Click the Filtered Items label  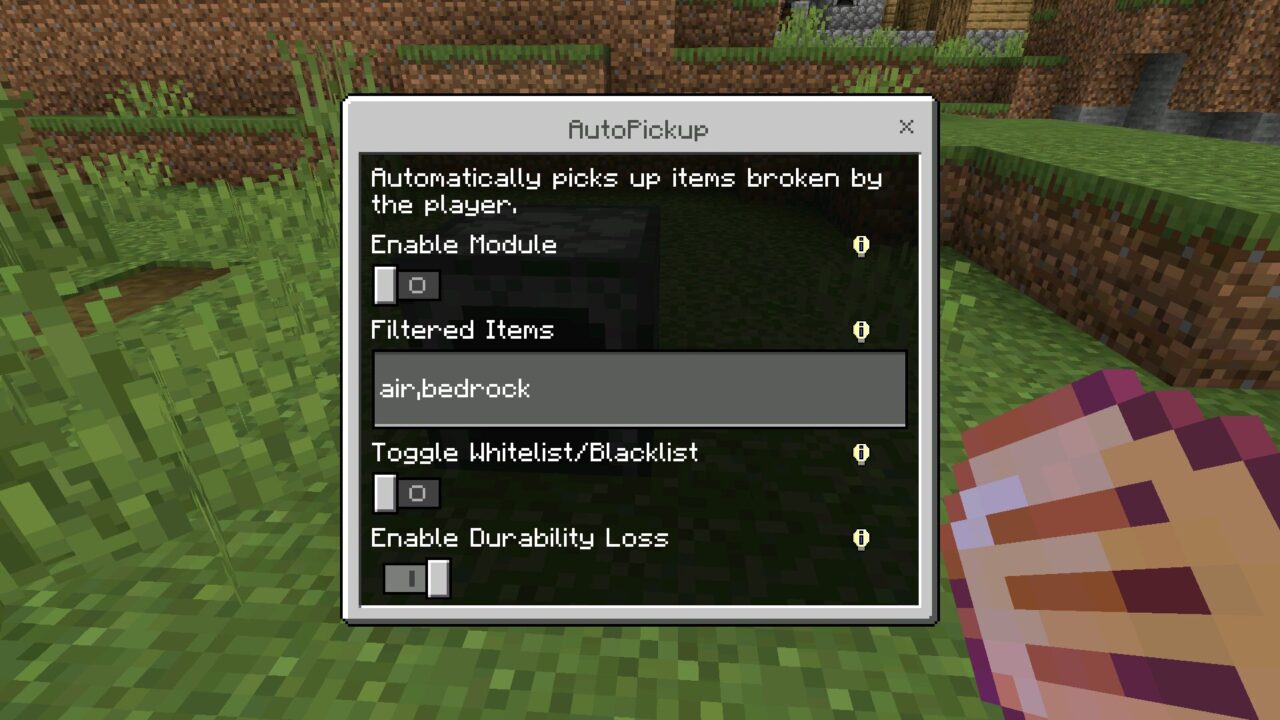[462, 330]
